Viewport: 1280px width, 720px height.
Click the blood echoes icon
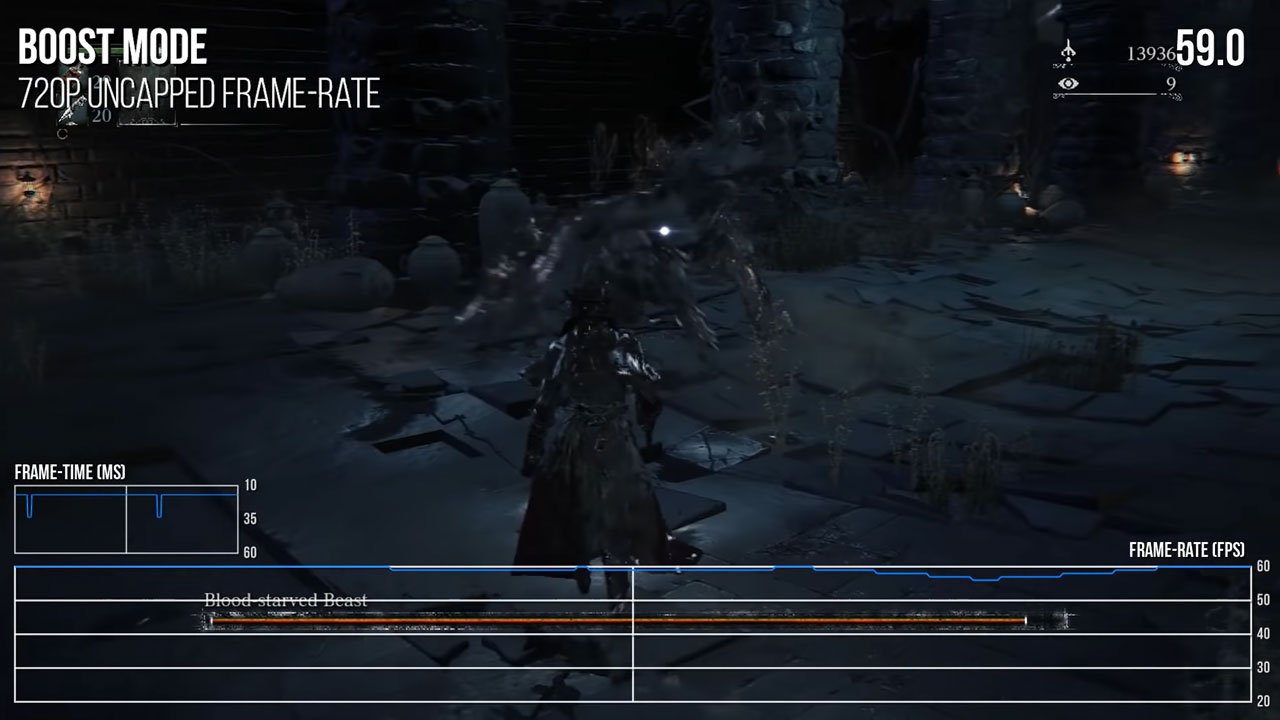click(x=1069, y=52)
